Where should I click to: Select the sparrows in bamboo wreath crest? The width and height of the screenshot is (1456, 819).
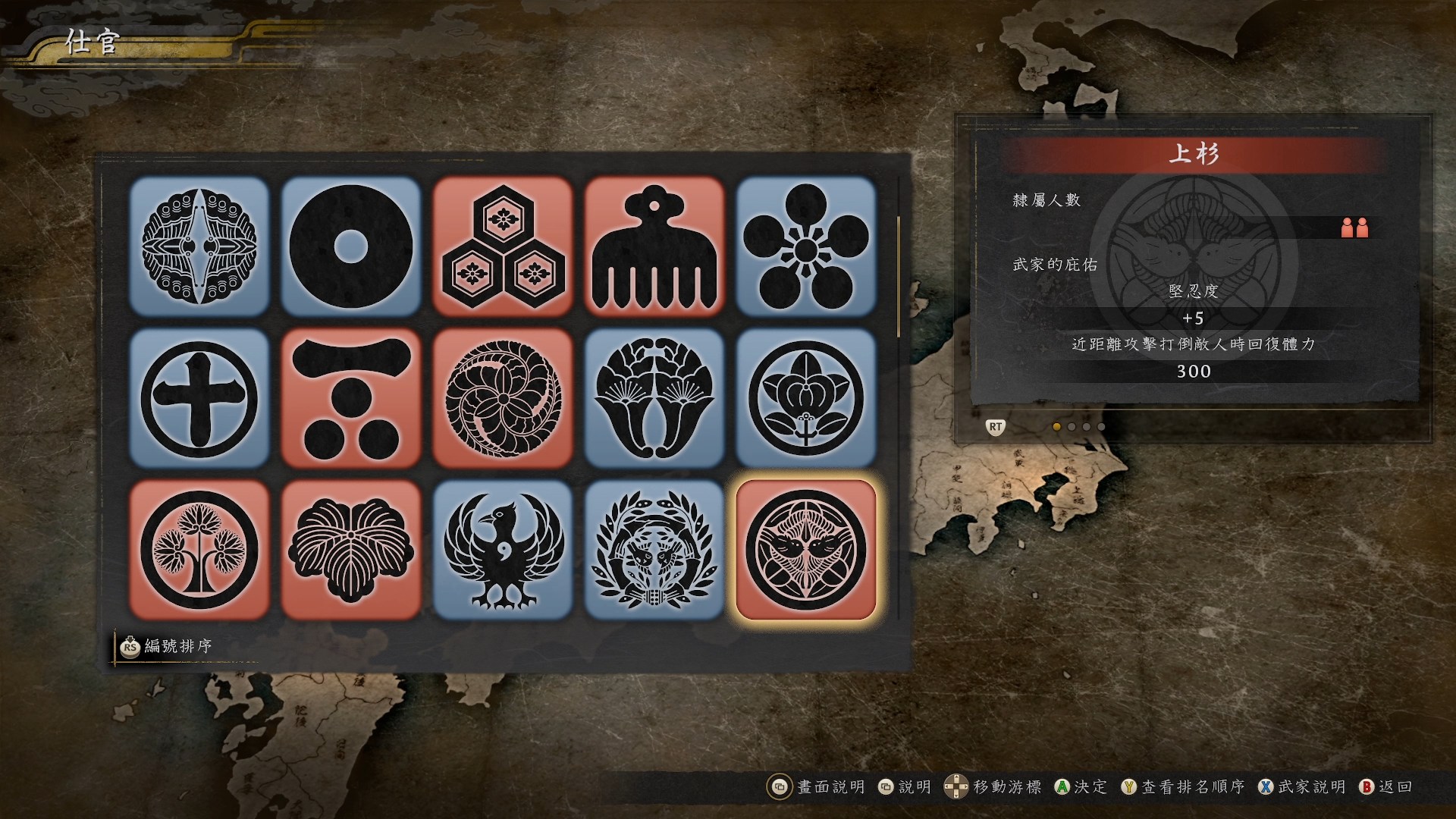coord(654,550)
